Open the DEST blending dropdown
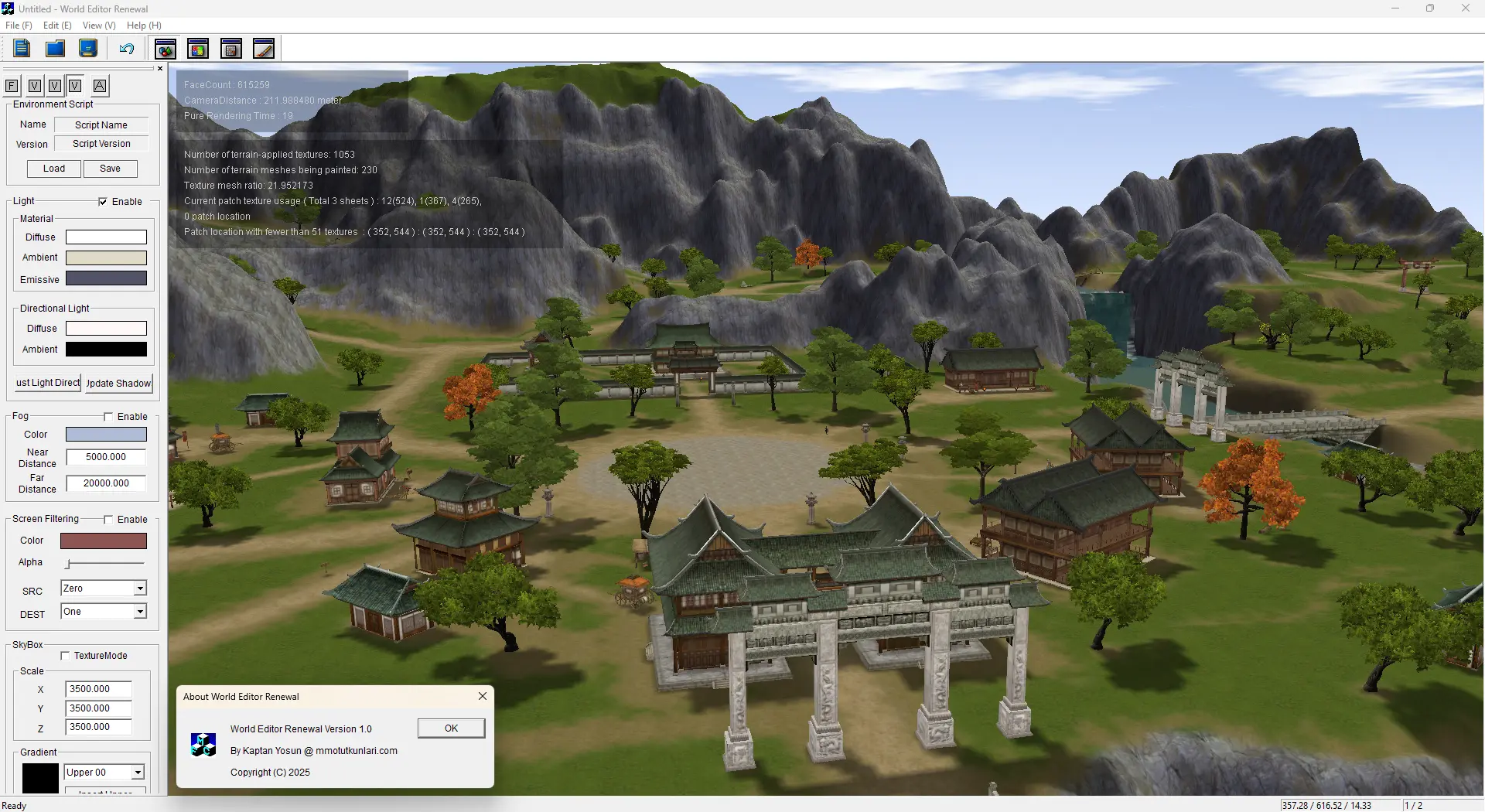This screenshot has width=1485, height=812. (139, 611)
